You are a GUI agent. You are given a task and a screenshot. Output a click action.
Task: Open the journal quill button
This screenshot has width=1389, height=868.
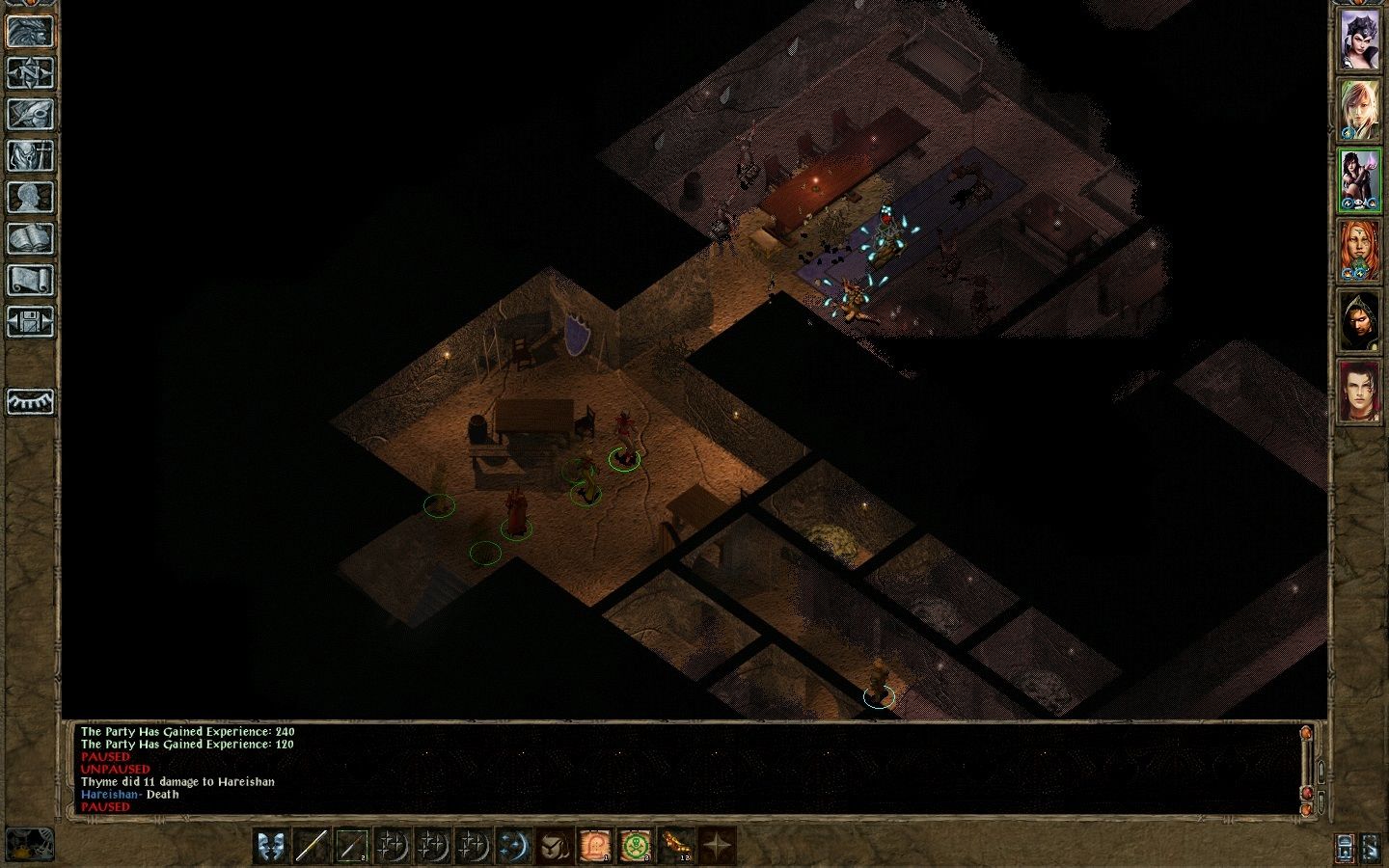(30, 114)
